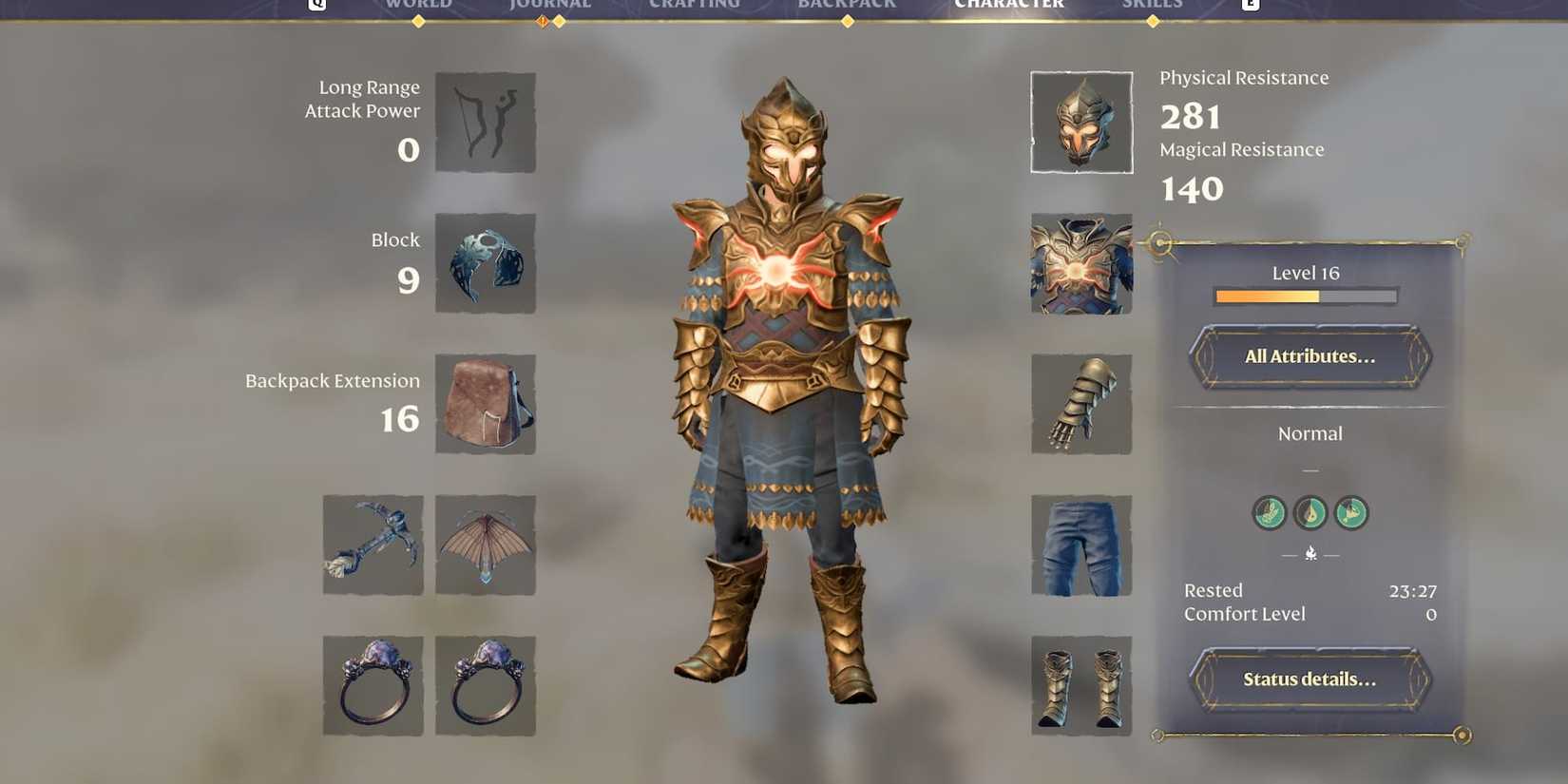Open the Crafting tab

tap(694, 5)
